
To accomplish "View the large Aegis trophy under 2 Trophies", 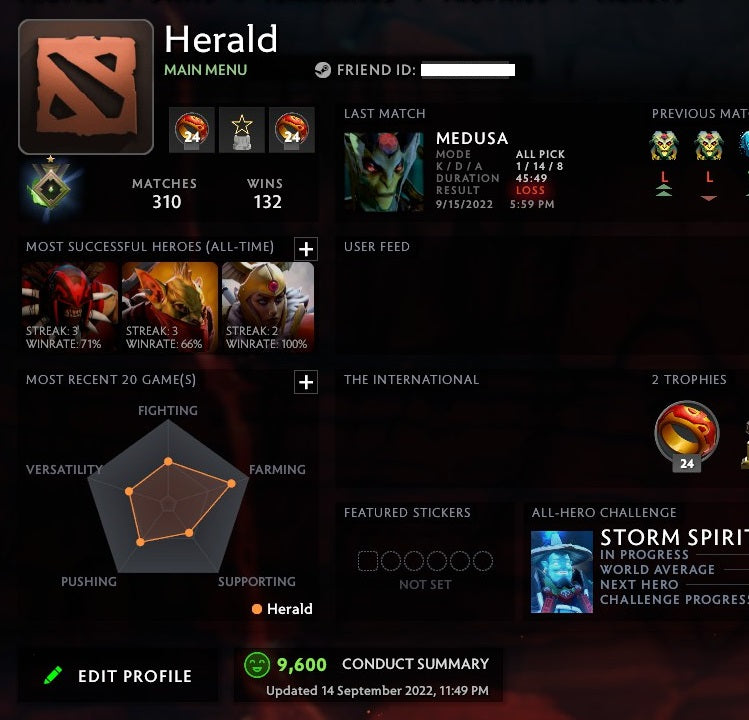I will coord(686,432).
